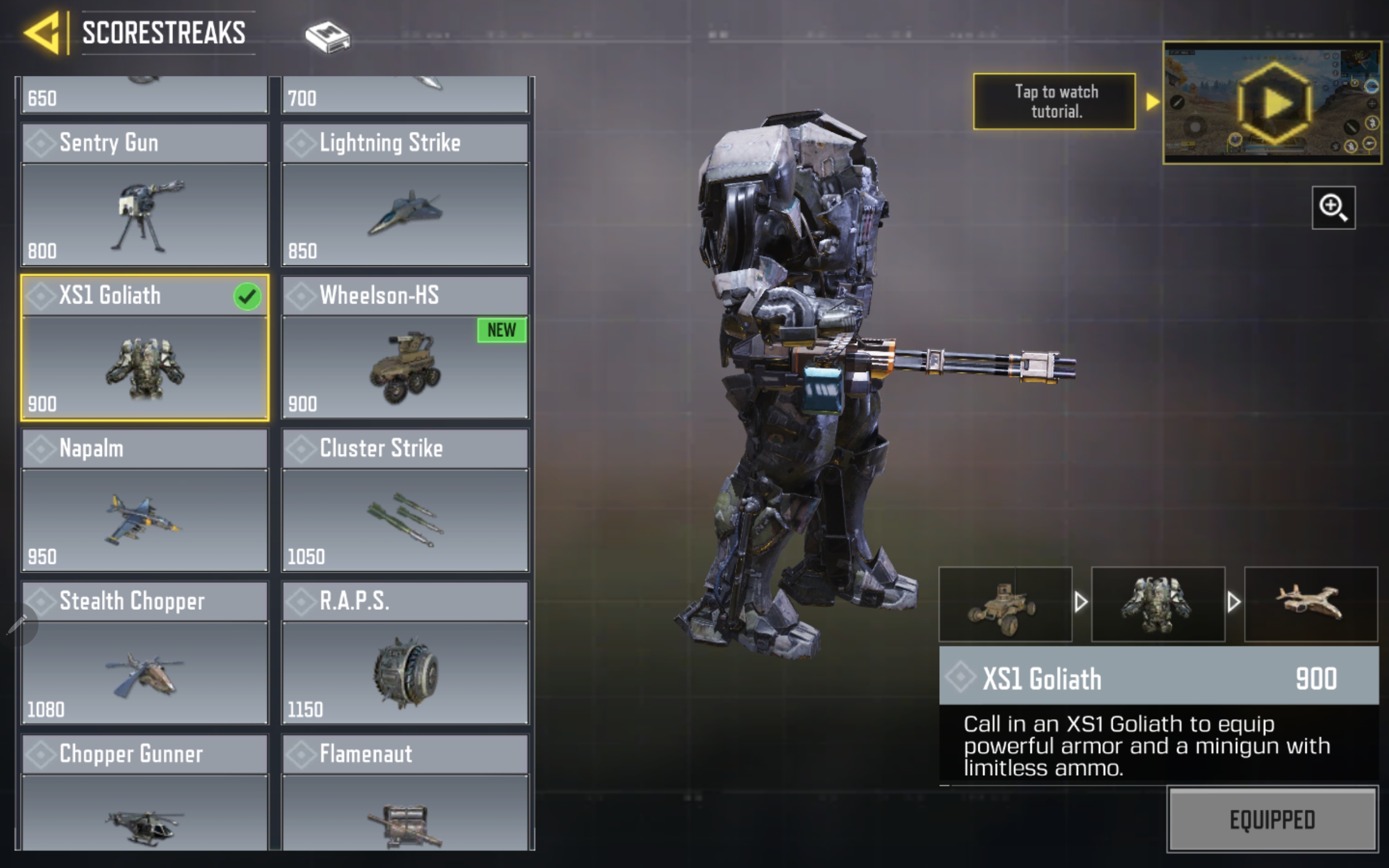Go back using the yellow arrow
This screenshot has height=868, width=1389.
click(42, 33)
